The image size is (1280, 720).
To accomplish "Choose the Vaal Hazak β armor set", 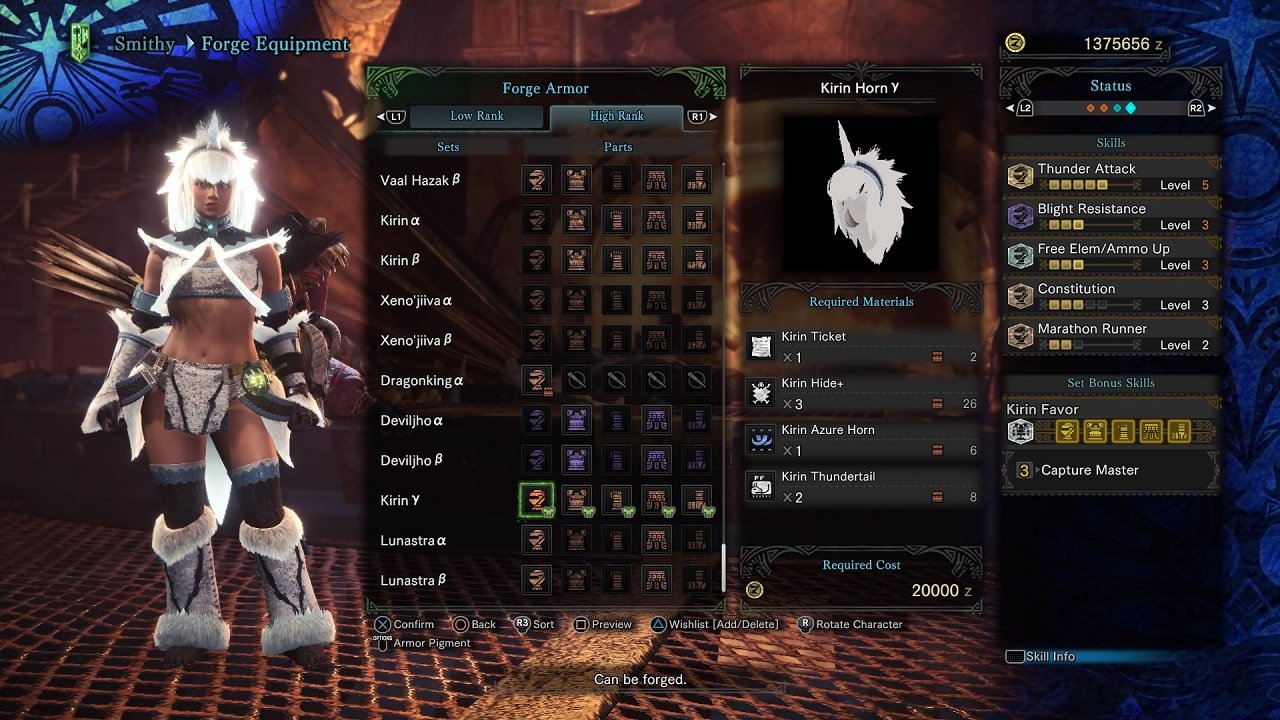I will coord(420,180).
